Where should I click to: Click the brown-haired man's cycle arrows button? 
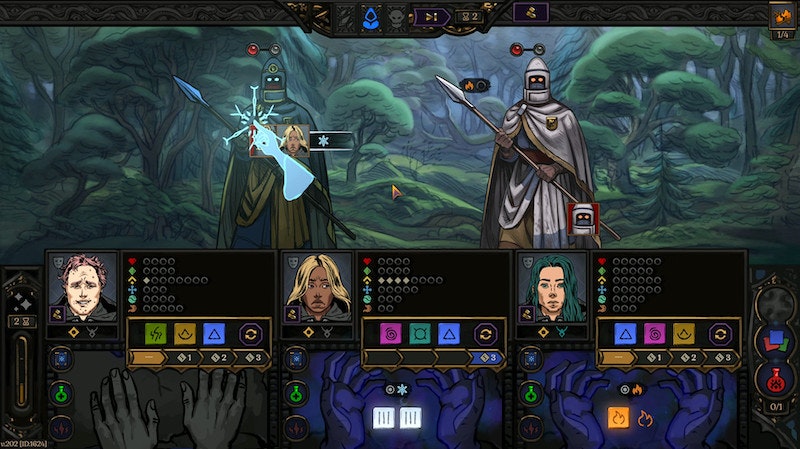(x=251, y=334)
